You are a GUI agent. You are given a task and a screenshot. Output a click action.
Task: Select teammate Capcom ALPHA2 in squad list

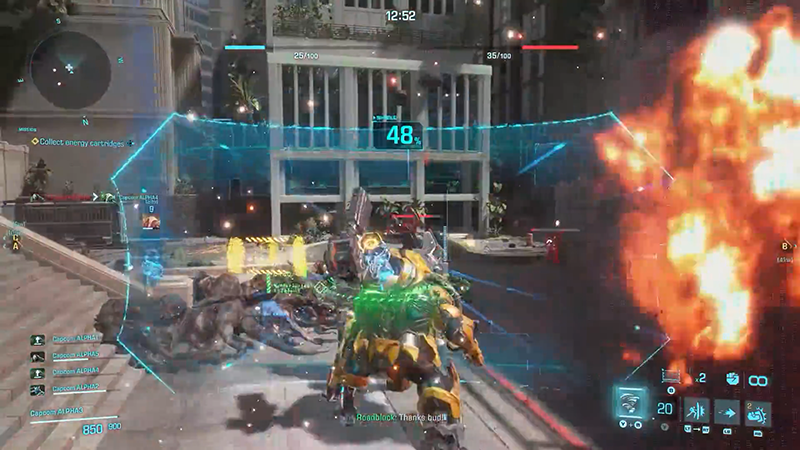(x=75, y=386)
